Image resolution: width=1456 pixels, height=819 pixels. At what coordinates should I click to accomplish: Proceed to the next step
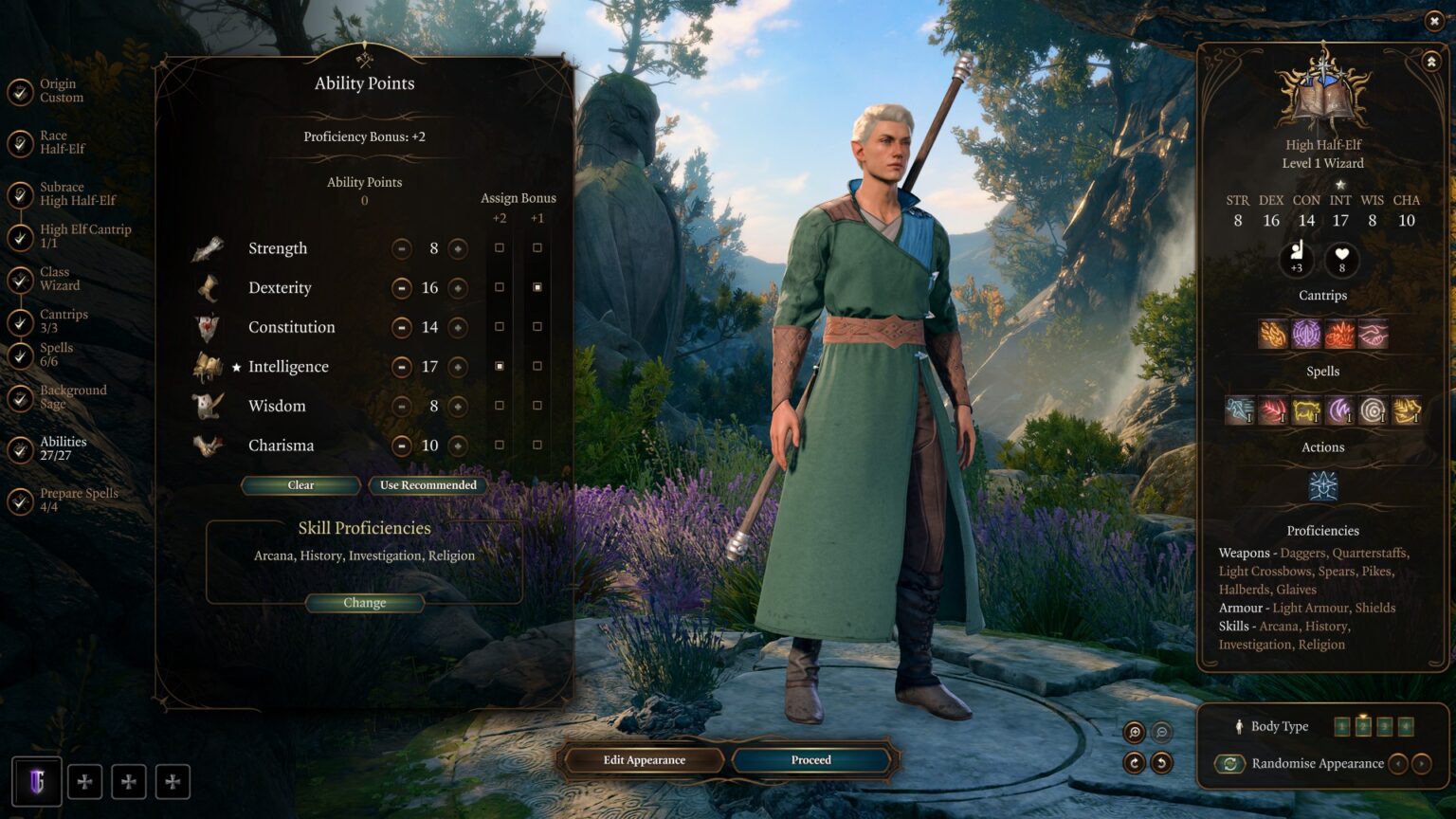point(810,760)
